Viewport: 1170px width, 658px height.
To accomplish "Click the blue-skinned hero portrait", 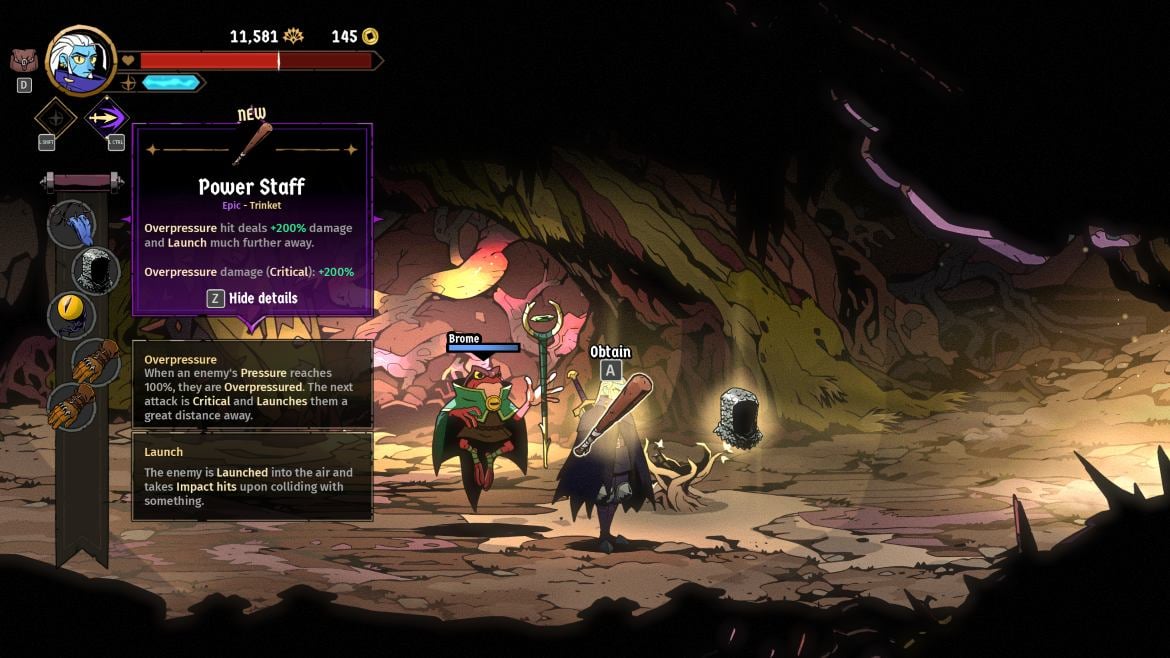I will click(80, 60).
